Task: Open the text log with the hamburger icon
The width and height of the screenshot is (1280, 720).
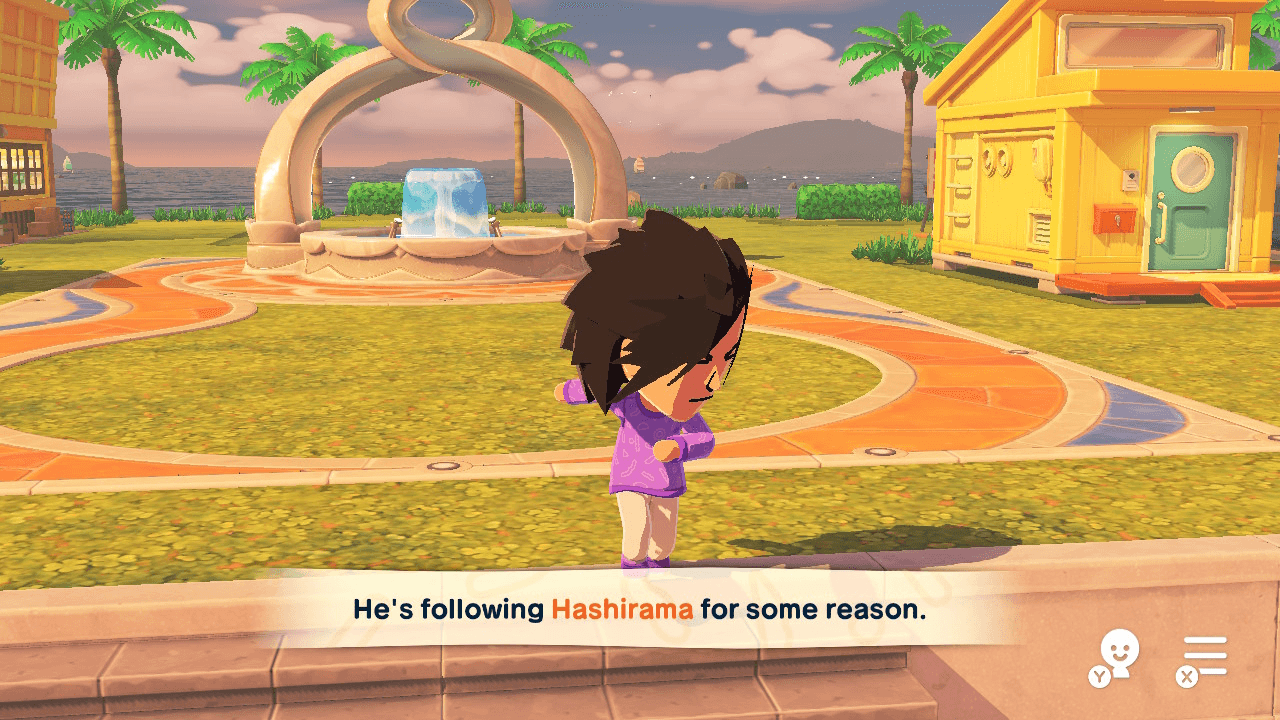Action: tap(1205, 655)
